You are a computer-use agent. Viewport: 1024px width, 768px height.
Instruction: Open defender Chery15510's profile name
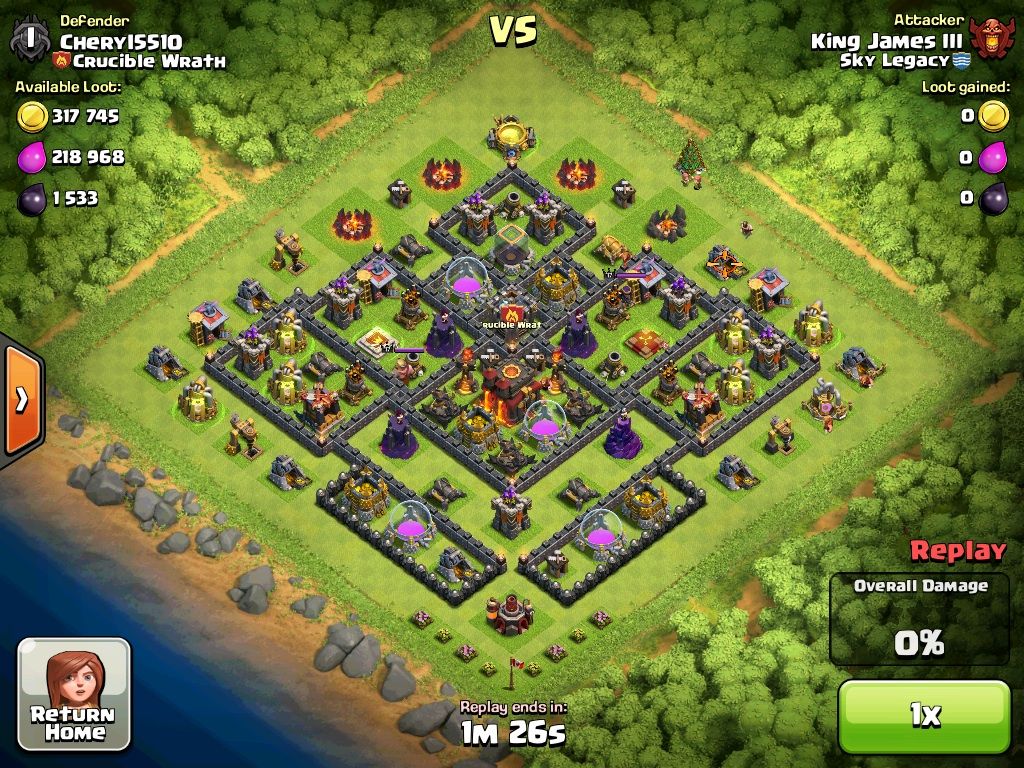[x=121, y=41]
